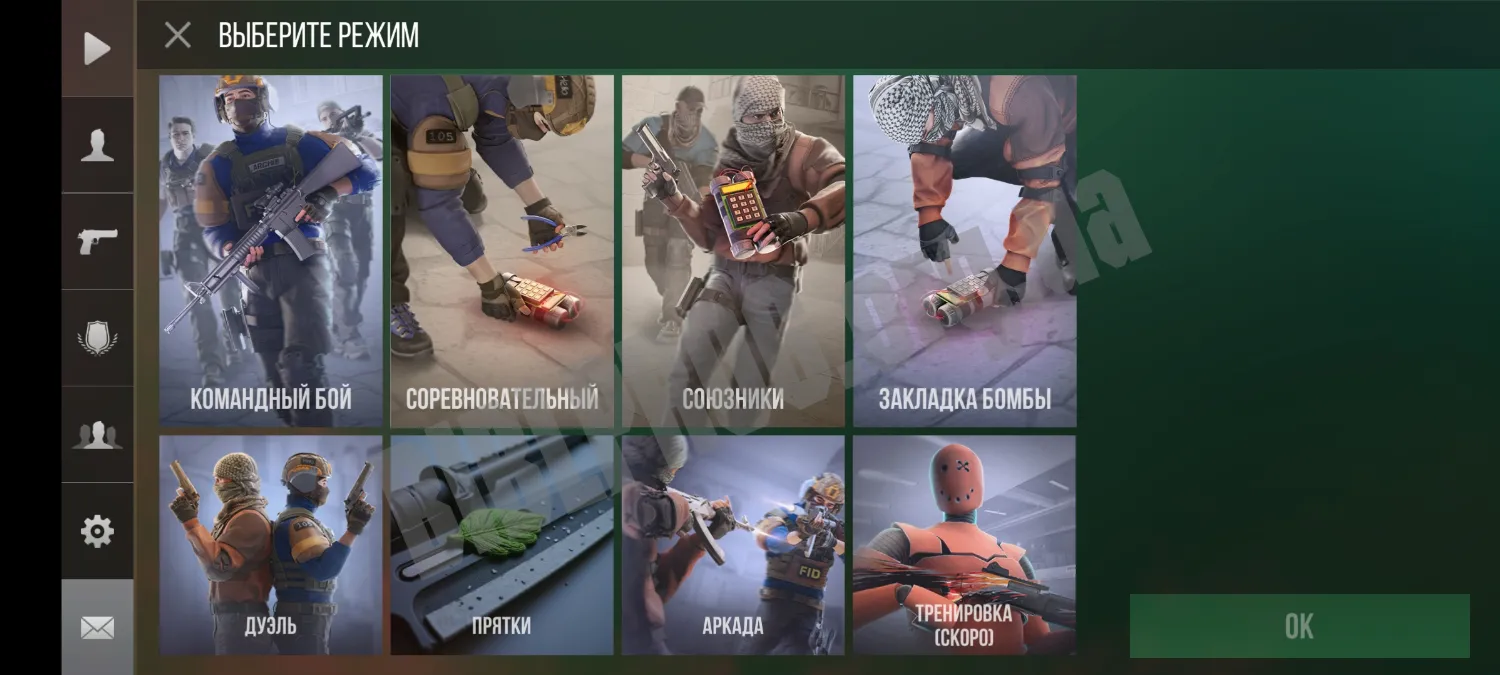This screenshot has height=675, width=1500.
Task: Choose the Соревновательный mode
Action: click(502, 250)
